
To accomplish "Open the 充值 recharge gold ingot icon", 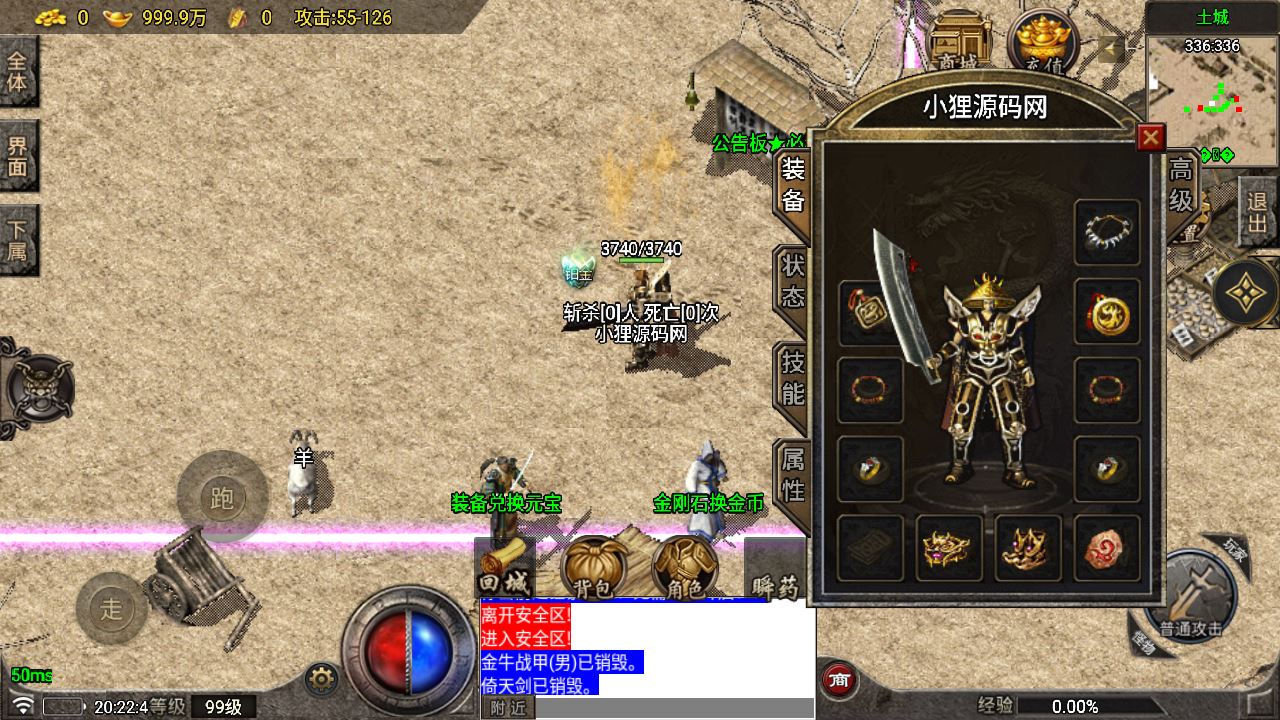I will click(x=1043, y=42).
